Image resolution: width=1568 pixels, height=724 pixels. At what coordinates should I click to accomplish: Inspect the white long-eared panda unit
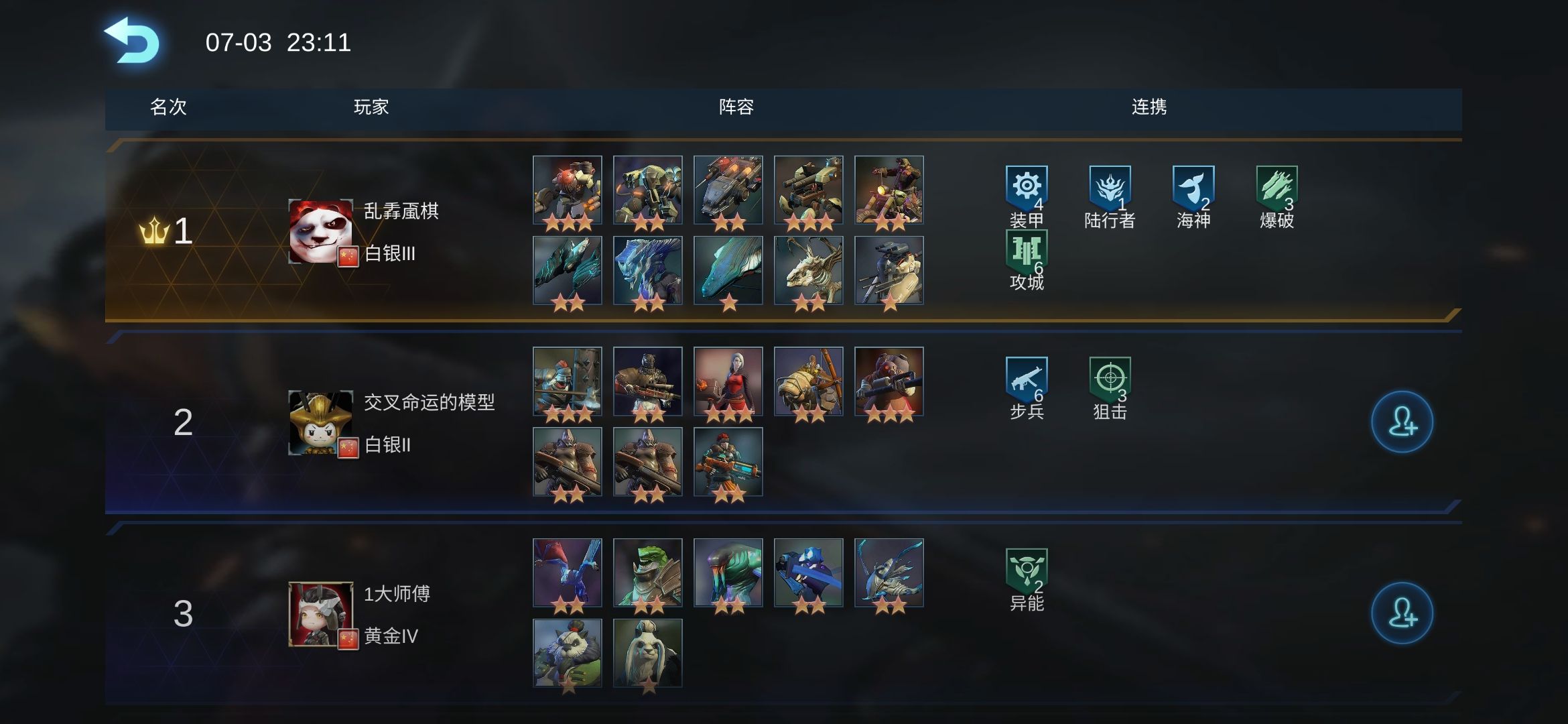point(647,653)
